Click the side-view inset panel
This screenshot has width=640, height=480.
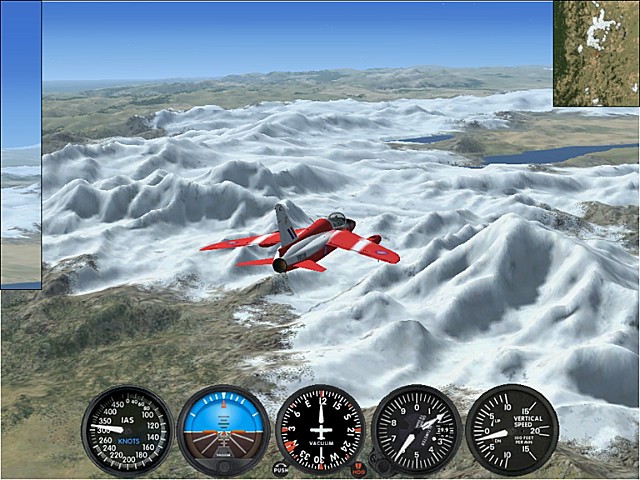tap(20, 145)
